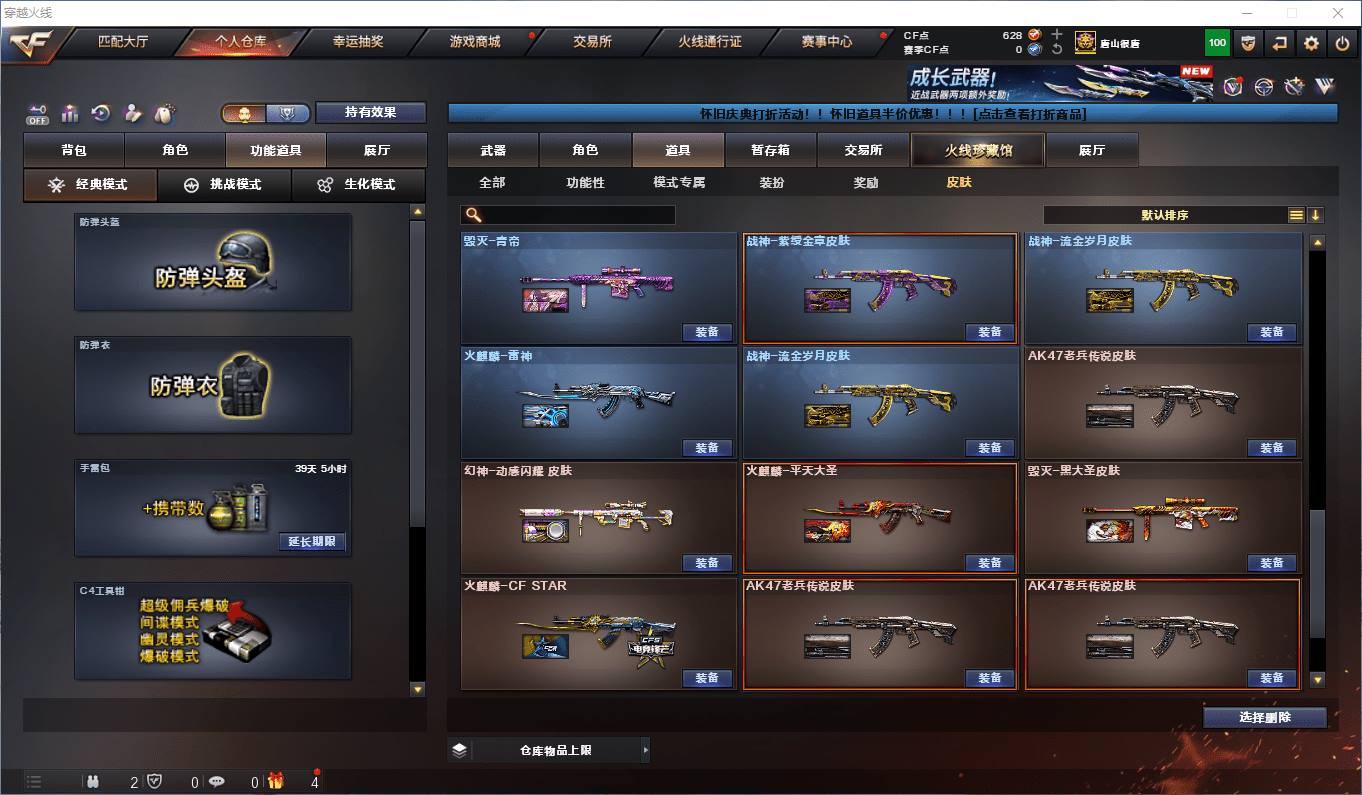Choose 挑战模式 mode tab
The image size is (1362, 795).
pos(224,185)
